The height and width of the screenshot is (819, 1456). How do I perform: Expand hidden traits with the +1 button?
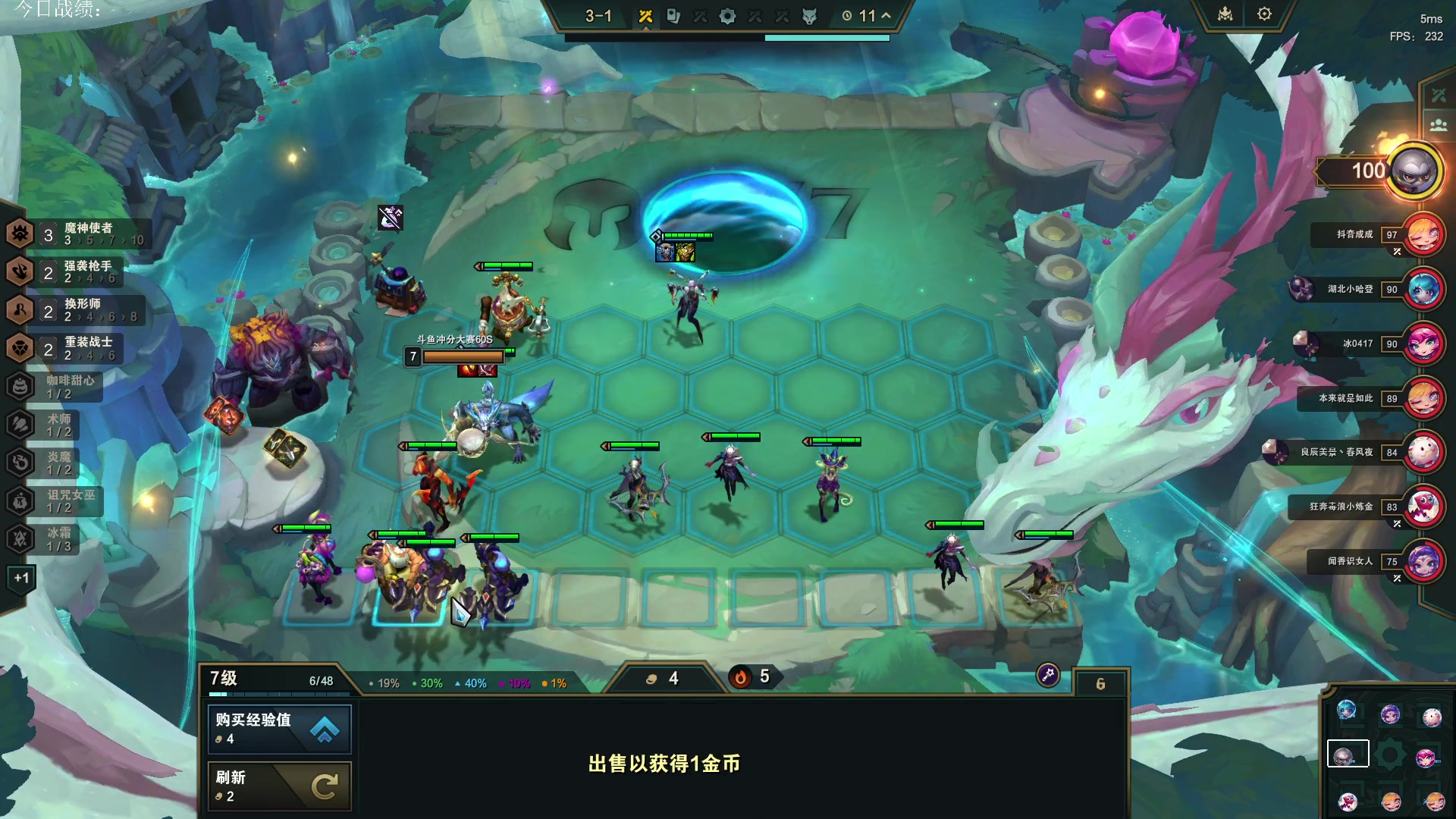(22, 578)
